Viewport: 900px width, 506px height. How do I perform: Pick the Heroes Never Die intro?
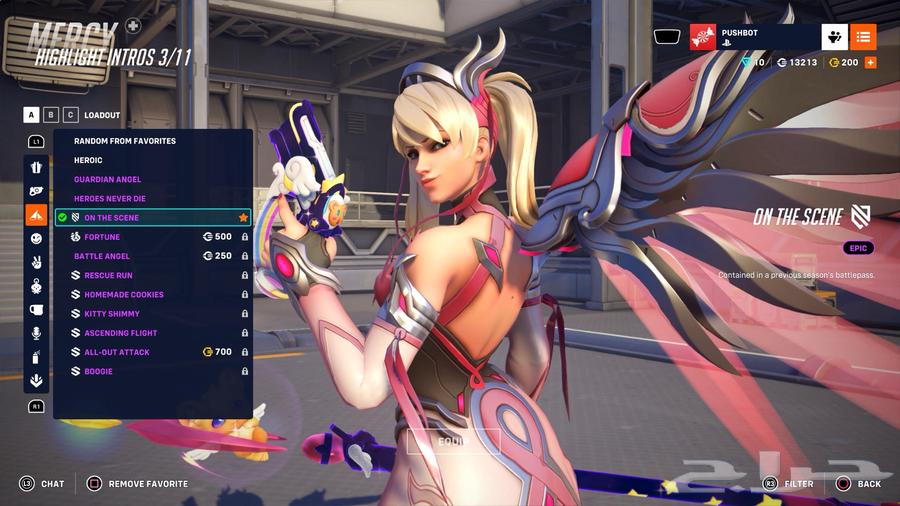tap(110, 199)
